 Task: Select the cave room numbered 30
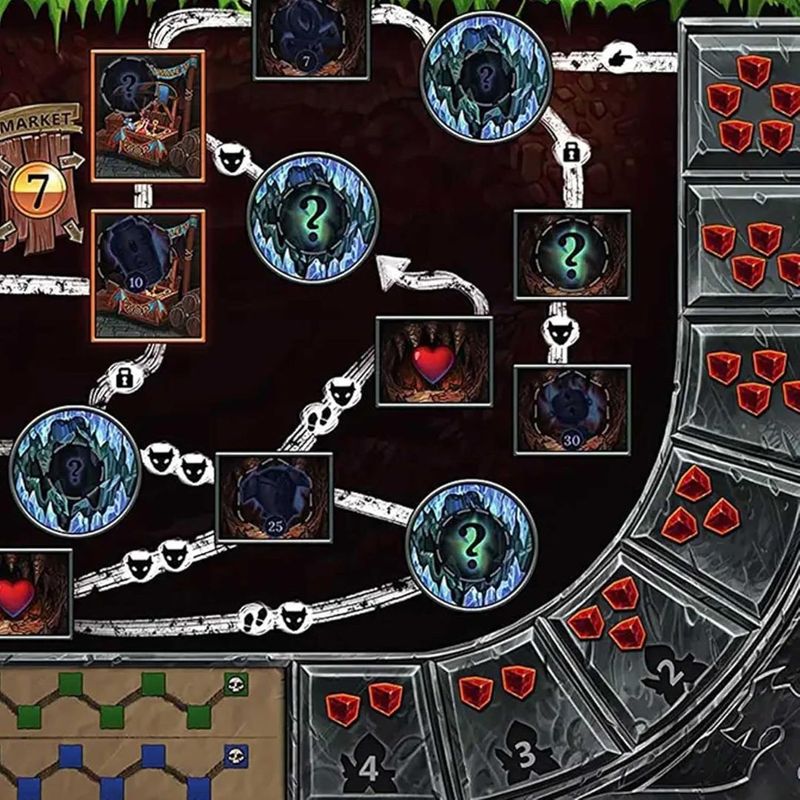pyautogui.click(x=571, y=408)
